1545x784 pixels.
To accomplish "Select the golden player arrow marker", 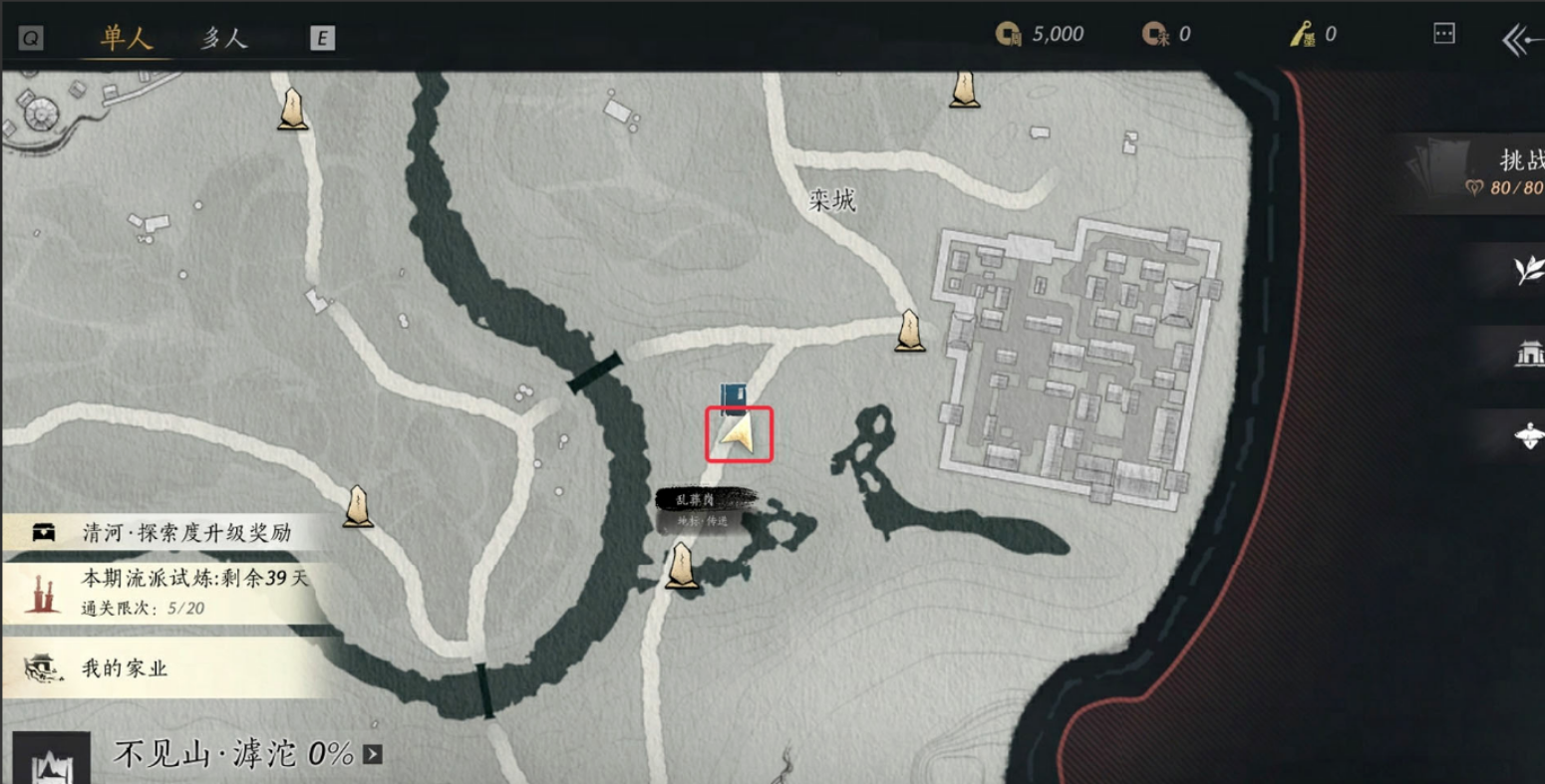I will pyautogui.click(x=739, y=434).
